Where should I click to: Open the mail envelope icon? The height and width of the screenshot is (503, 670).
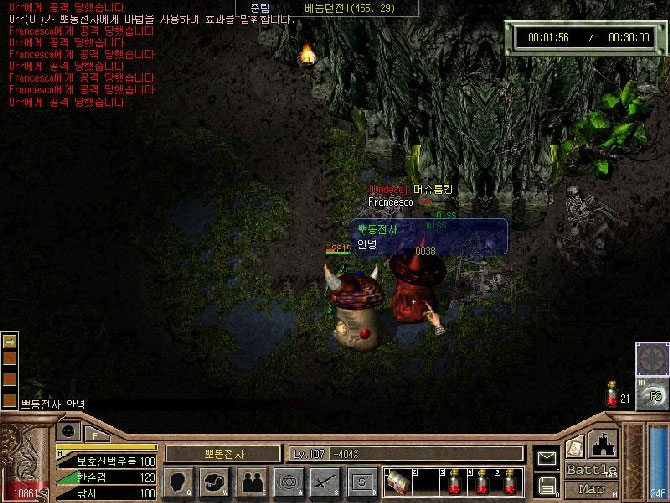pyautogui.click(x=547, y=458)
